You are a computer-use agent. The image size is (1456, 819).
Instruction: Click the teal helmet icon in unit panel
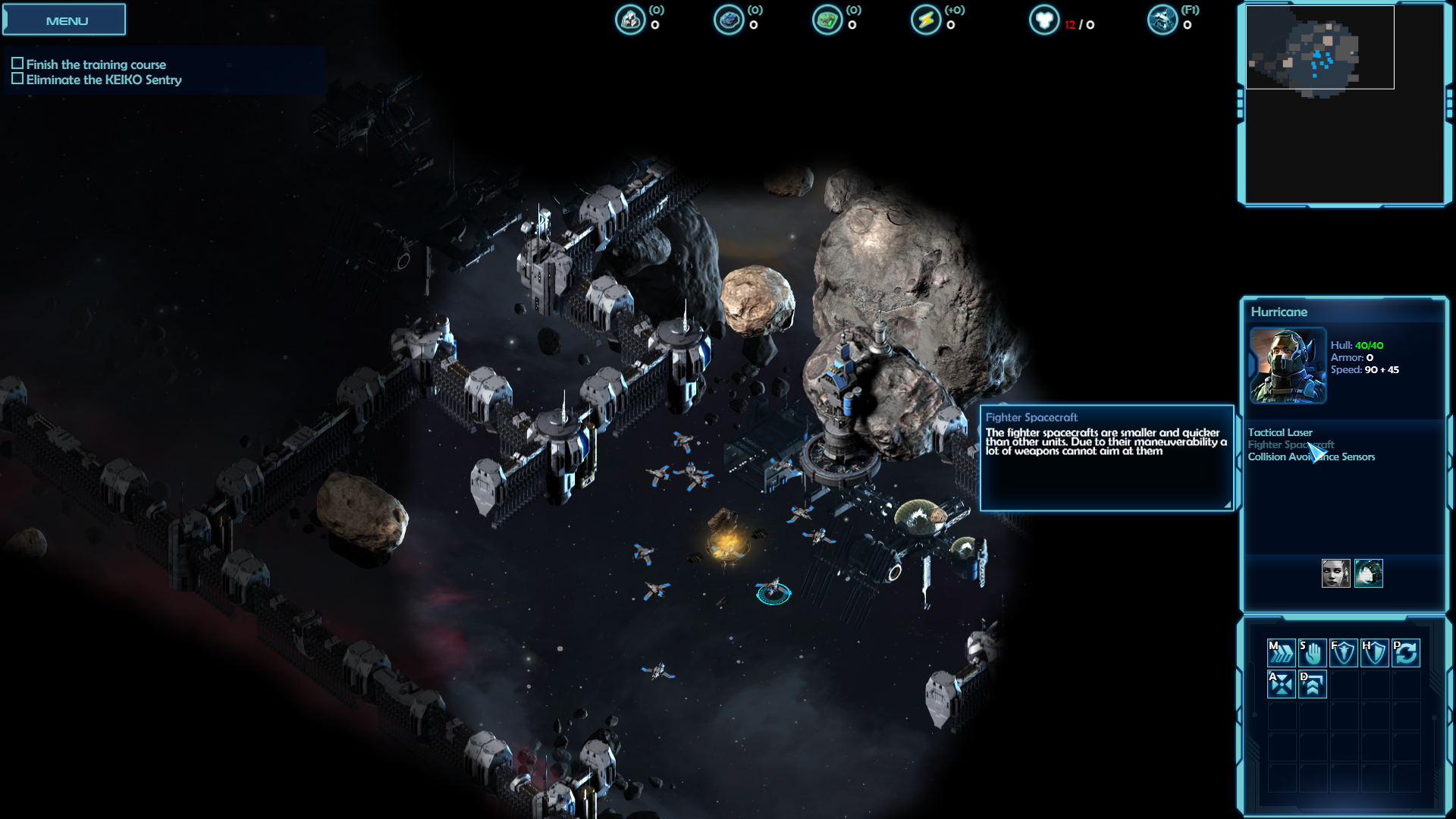(x=1369, y=573)
